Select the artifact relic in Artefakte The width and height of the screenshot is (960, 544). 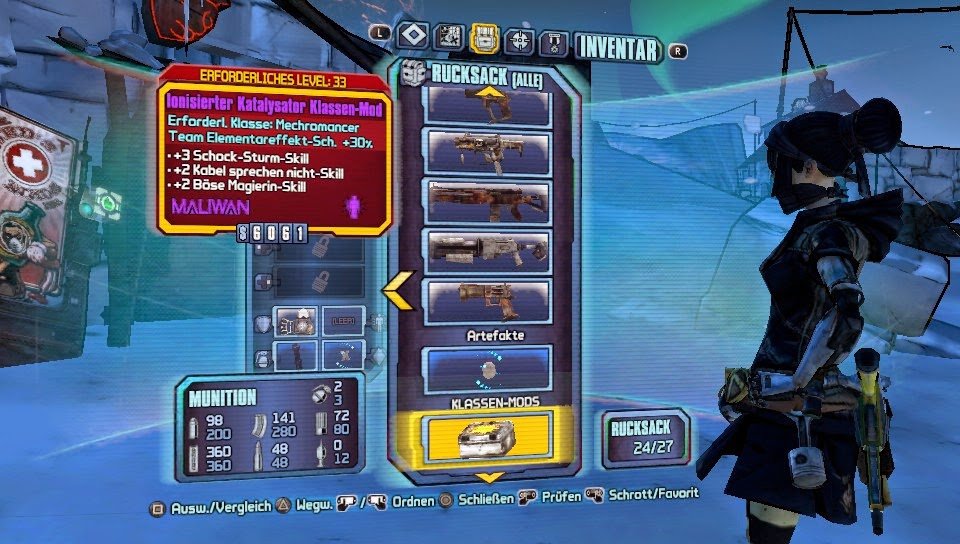489,369
